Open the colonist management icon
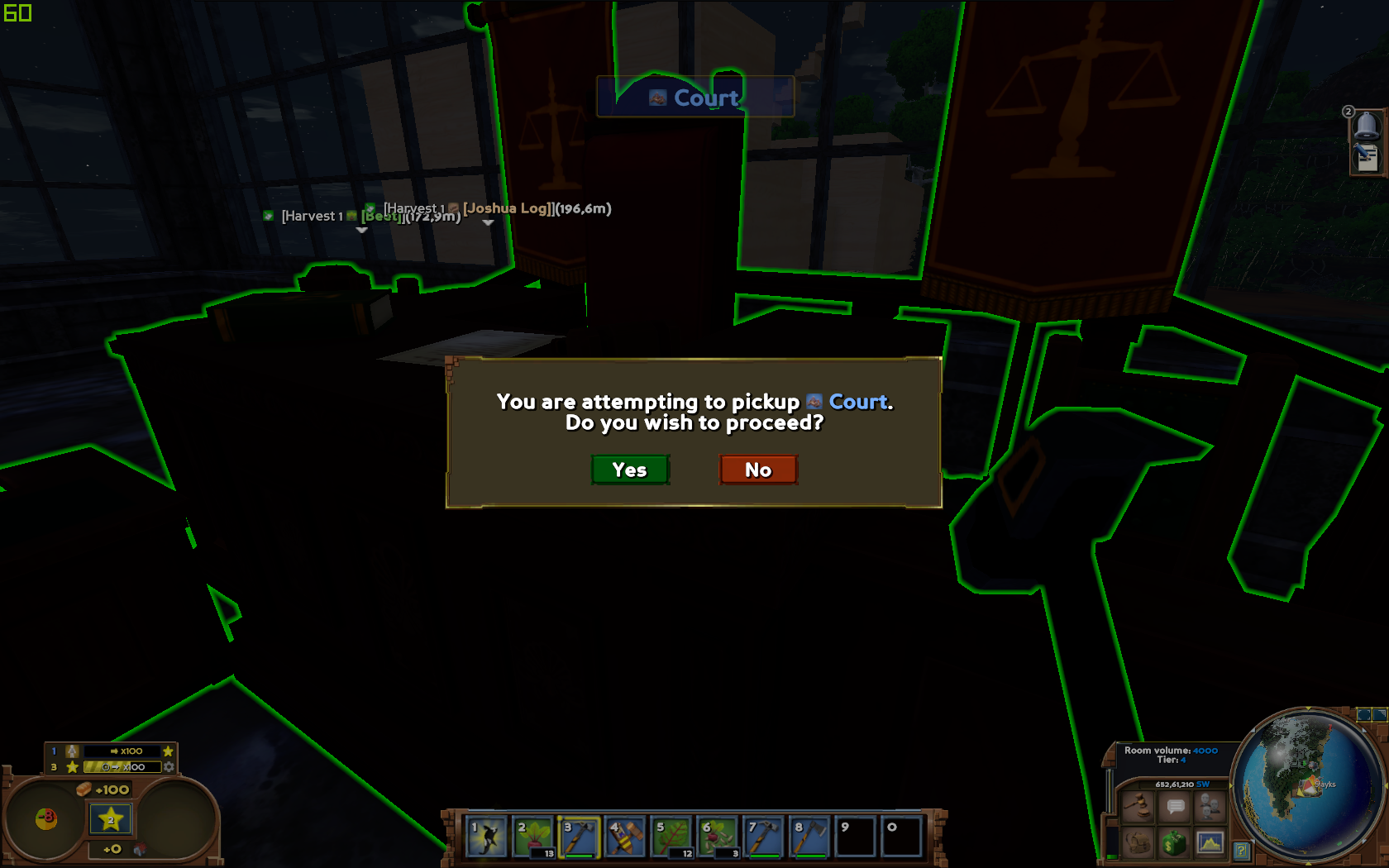The height and width of the screenshot is (868, 1389). point(1210,806)
